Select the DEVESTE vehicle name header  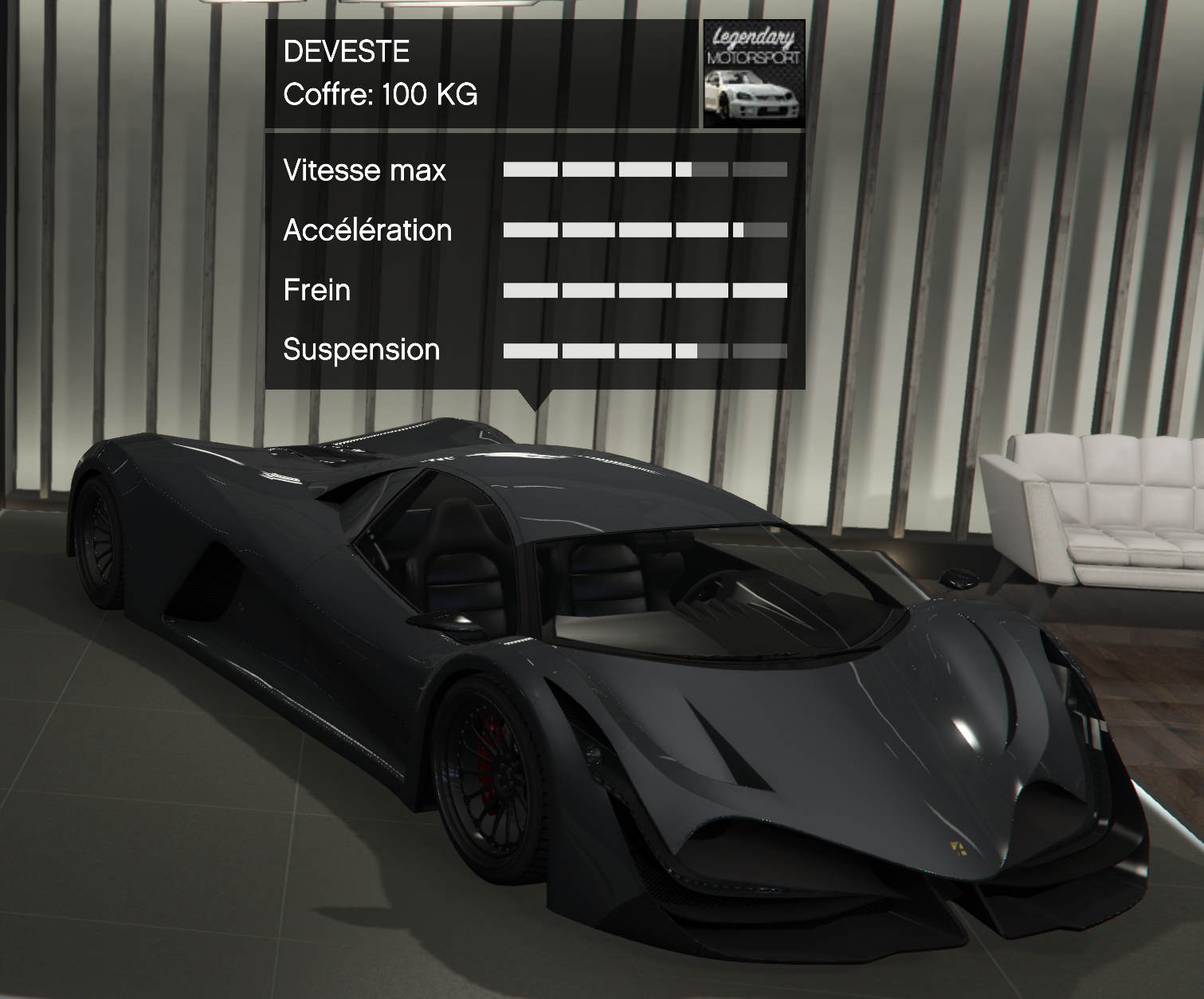(347, 52)
